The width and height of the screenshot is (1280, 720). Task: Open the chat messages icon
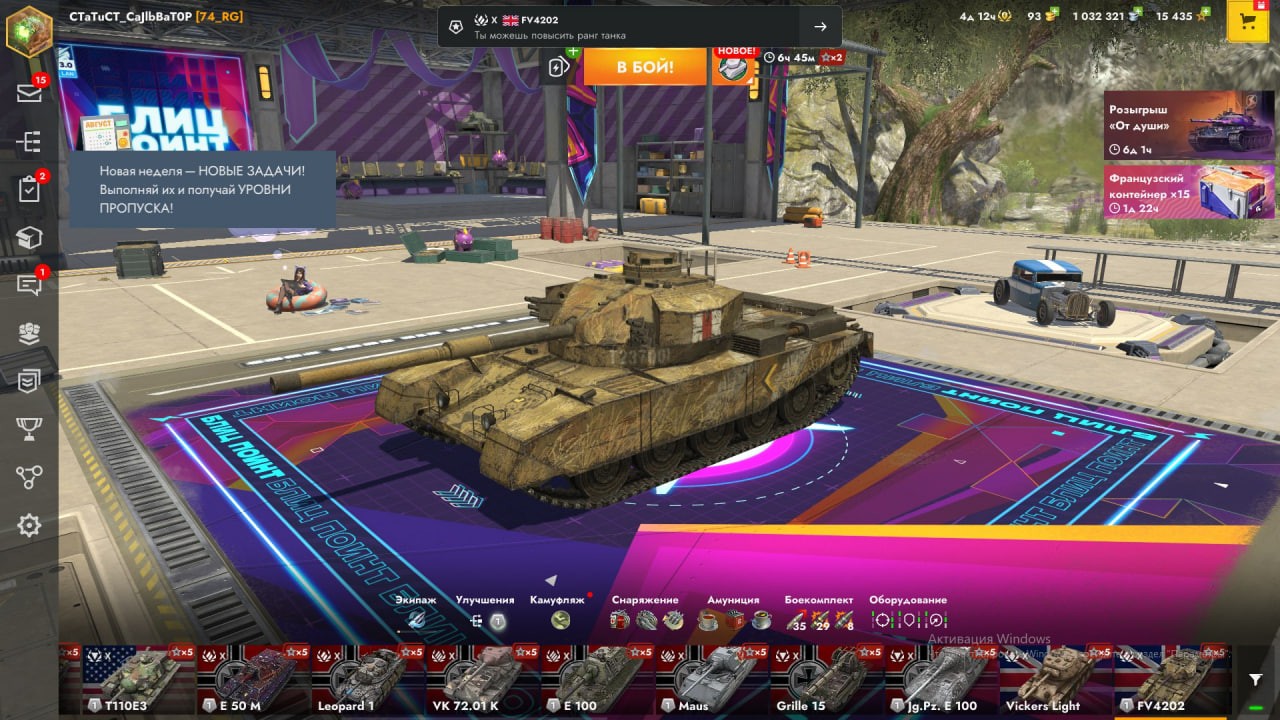(29, 285)
